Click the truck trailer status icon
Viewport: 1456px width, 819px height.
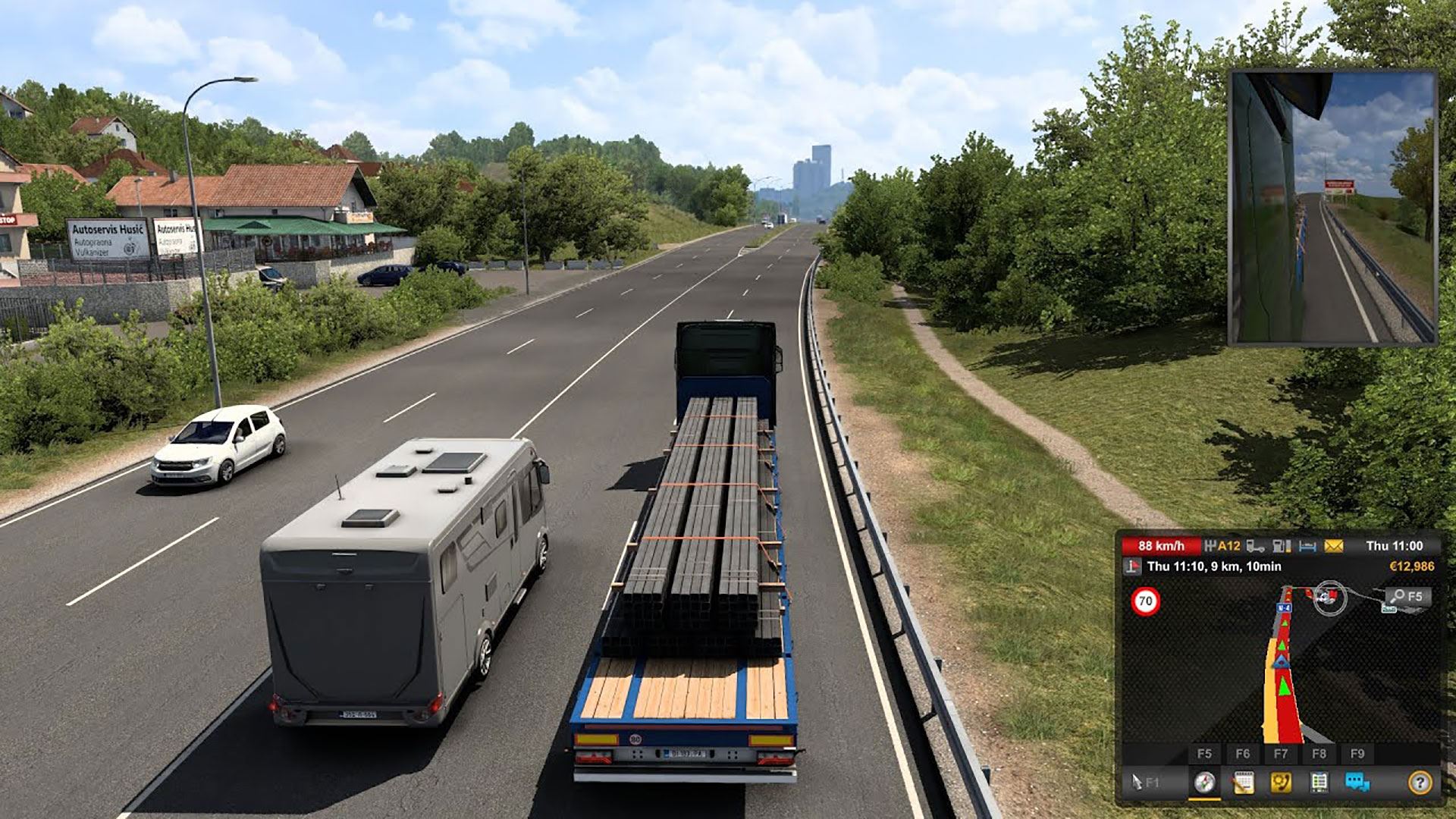(1256, 546)
